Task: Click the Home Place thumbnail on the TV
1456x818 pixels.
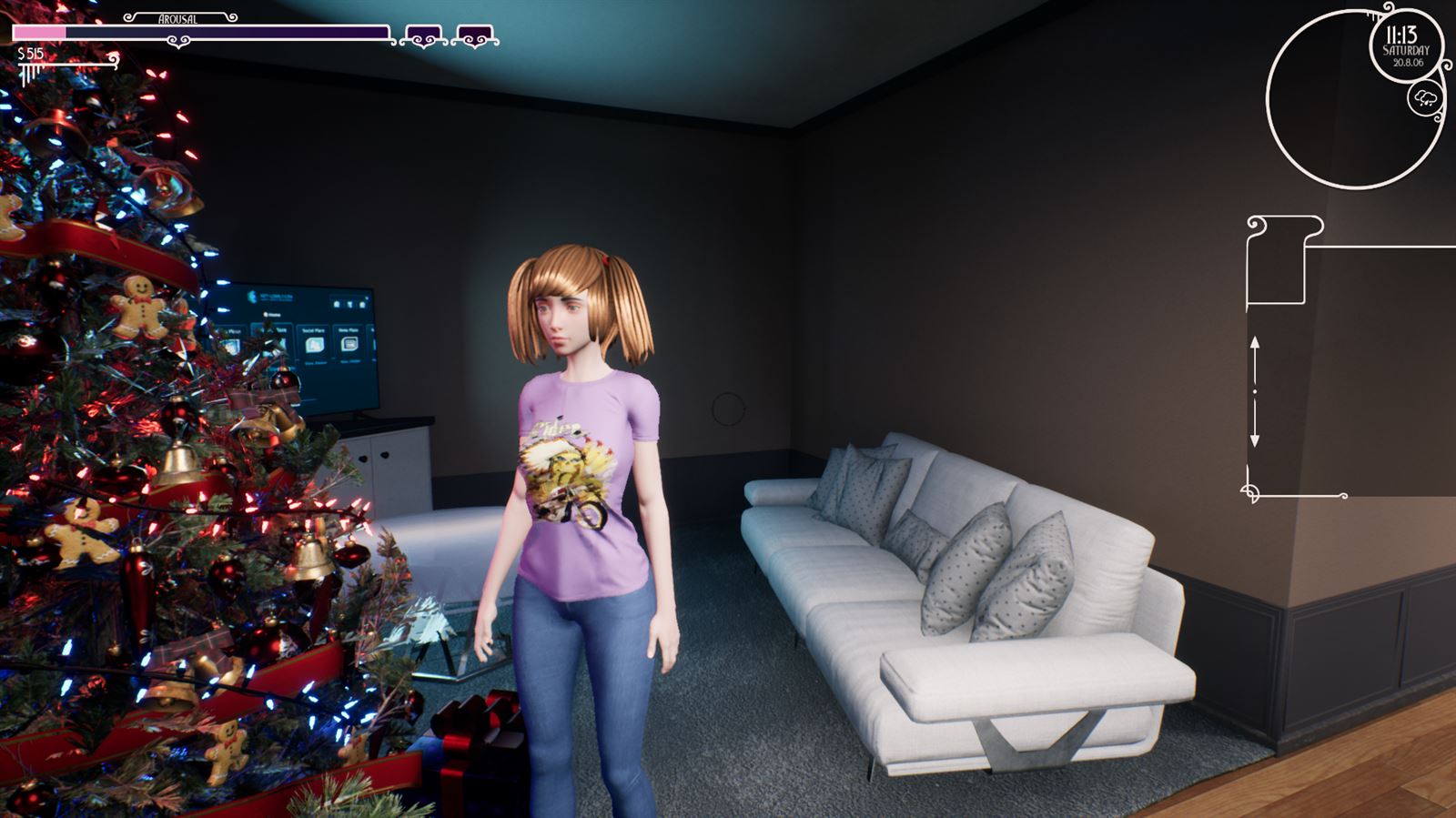Action: 349,344
